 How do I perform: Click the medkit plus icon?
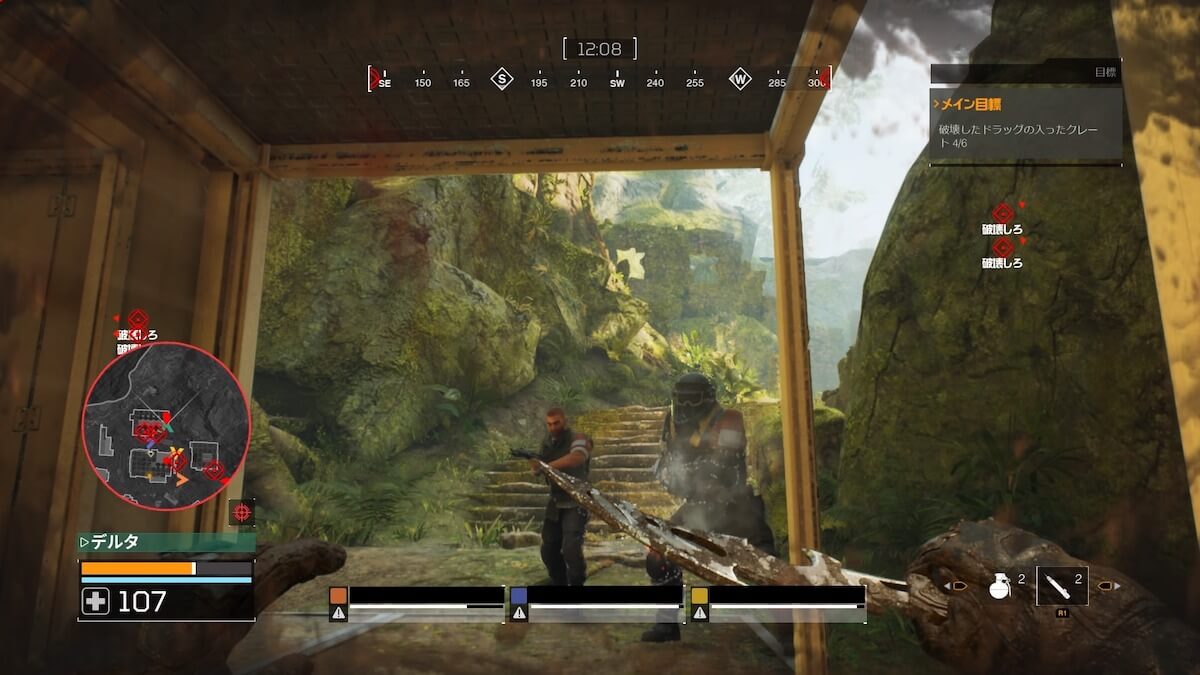pos(96,601)
